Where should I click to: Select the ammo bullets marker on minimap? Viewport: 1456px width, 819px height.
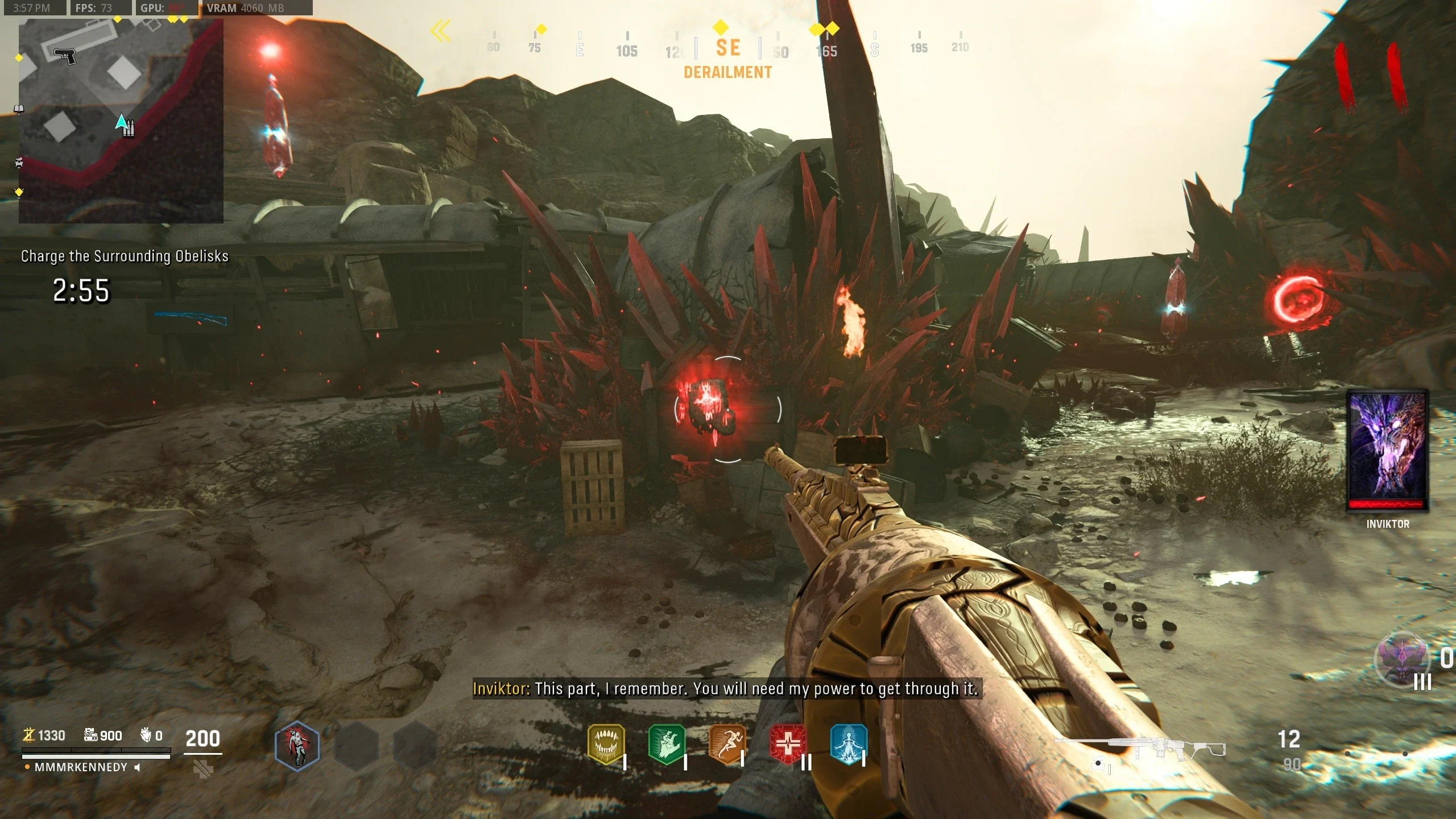(x=129, y=129)
